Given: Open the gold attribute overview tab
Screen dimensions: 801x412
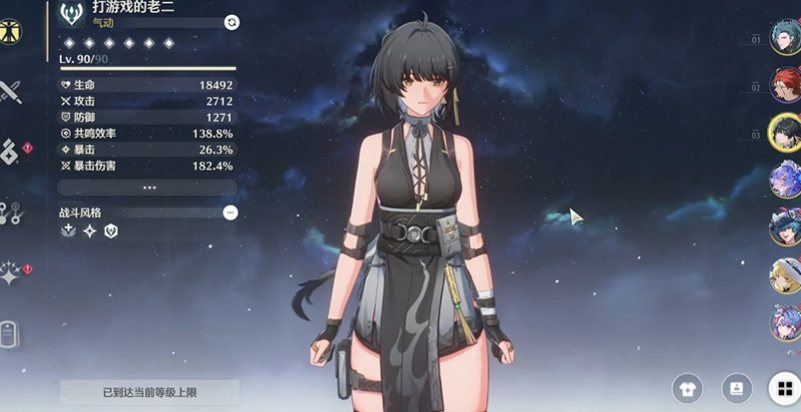Looking at the screenshot, I should (11, 32).
